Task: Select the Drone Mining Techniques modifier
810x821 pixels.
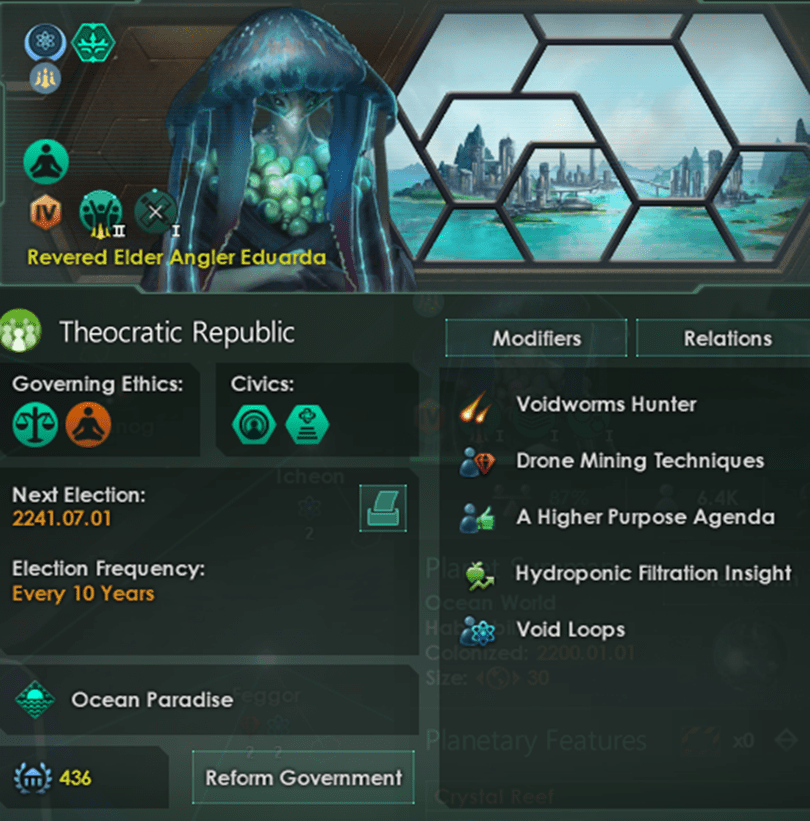Action: pyautogui.click(x=639, y=461)
